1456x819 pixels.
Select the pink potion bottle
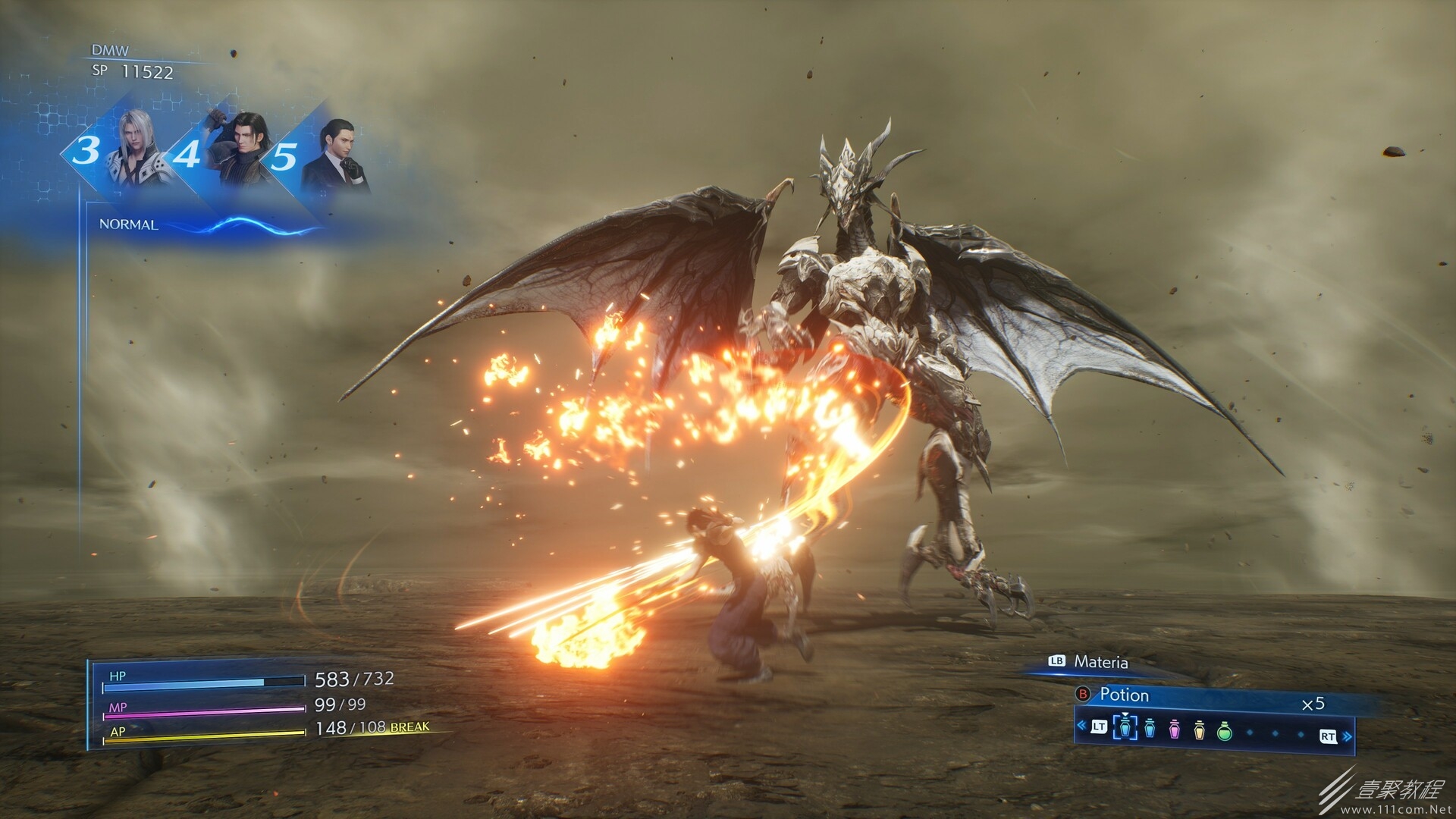[1175, 732]
